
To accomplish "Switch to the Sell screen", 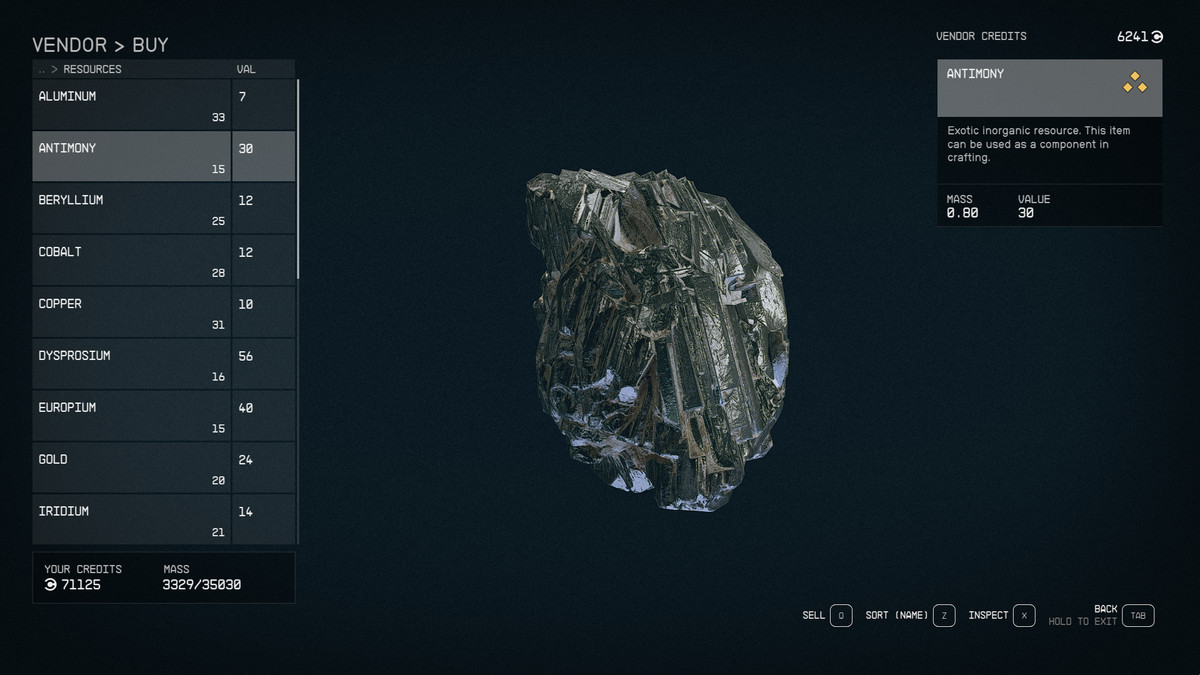I will 840,616.
